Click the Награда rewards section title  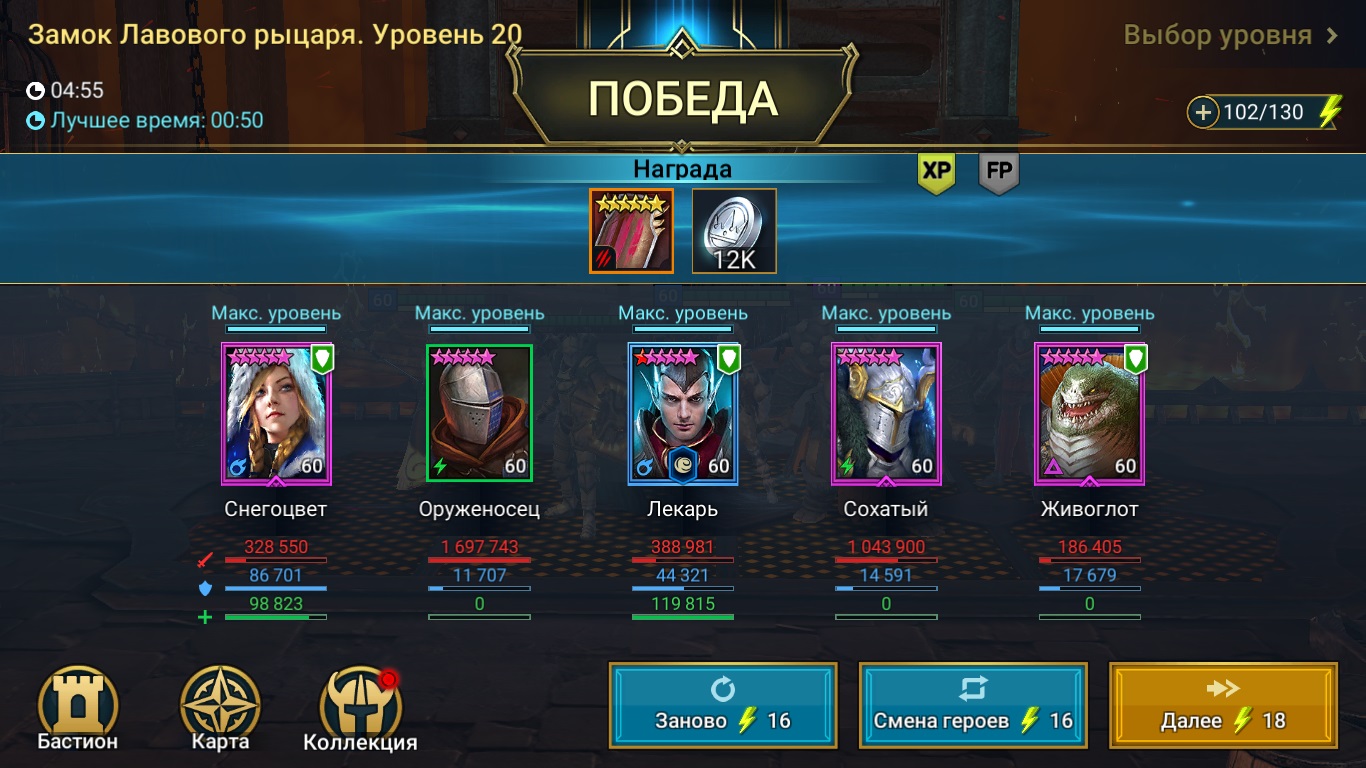[683, 168]
